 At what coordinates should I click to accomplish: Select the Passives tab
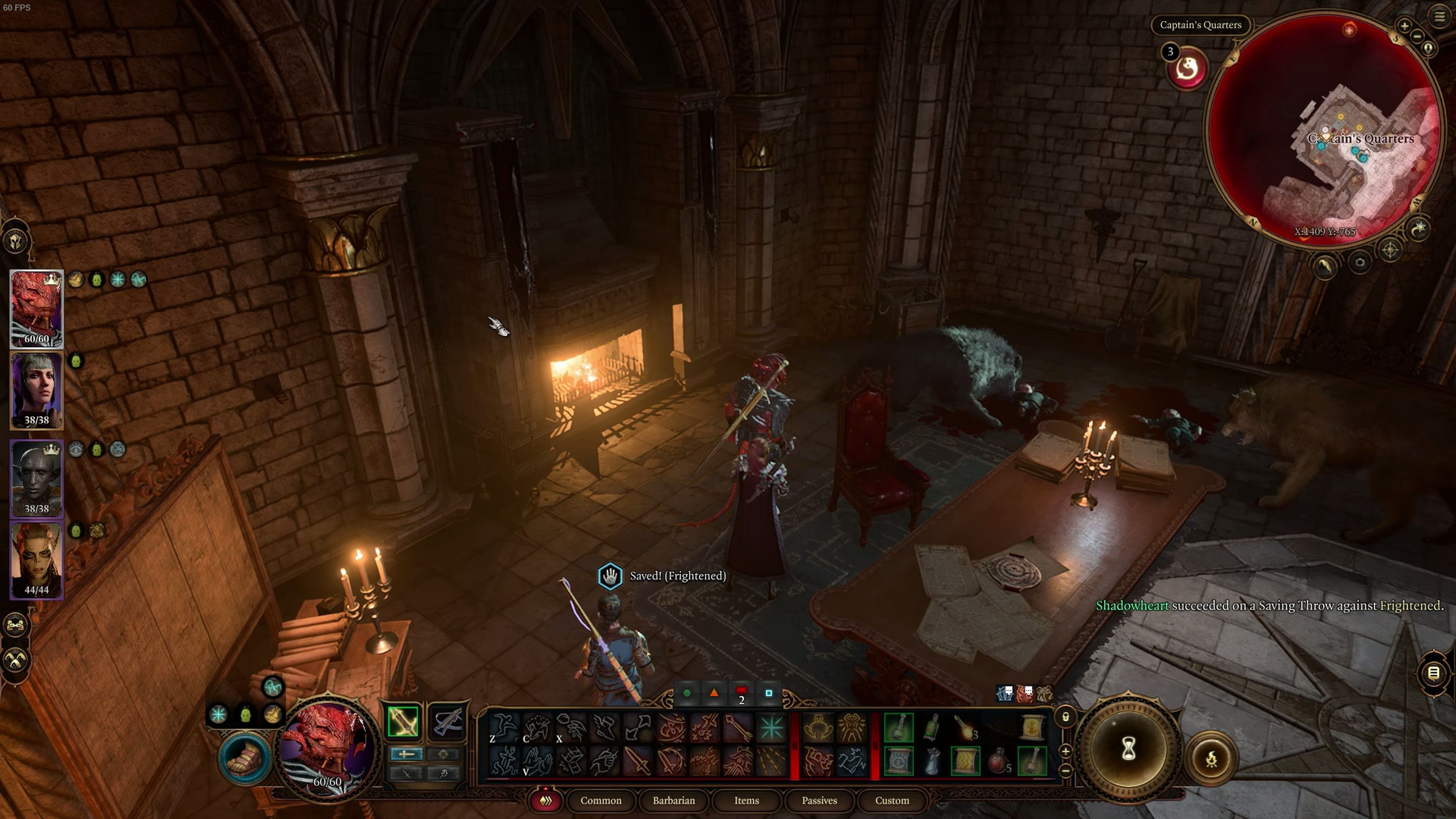819,800
